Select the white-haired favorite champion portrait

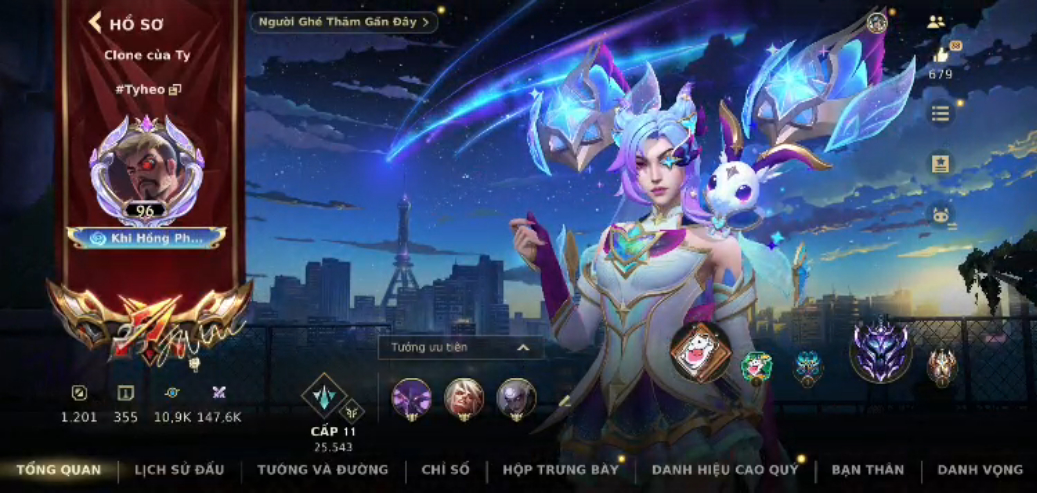(463, 398)
